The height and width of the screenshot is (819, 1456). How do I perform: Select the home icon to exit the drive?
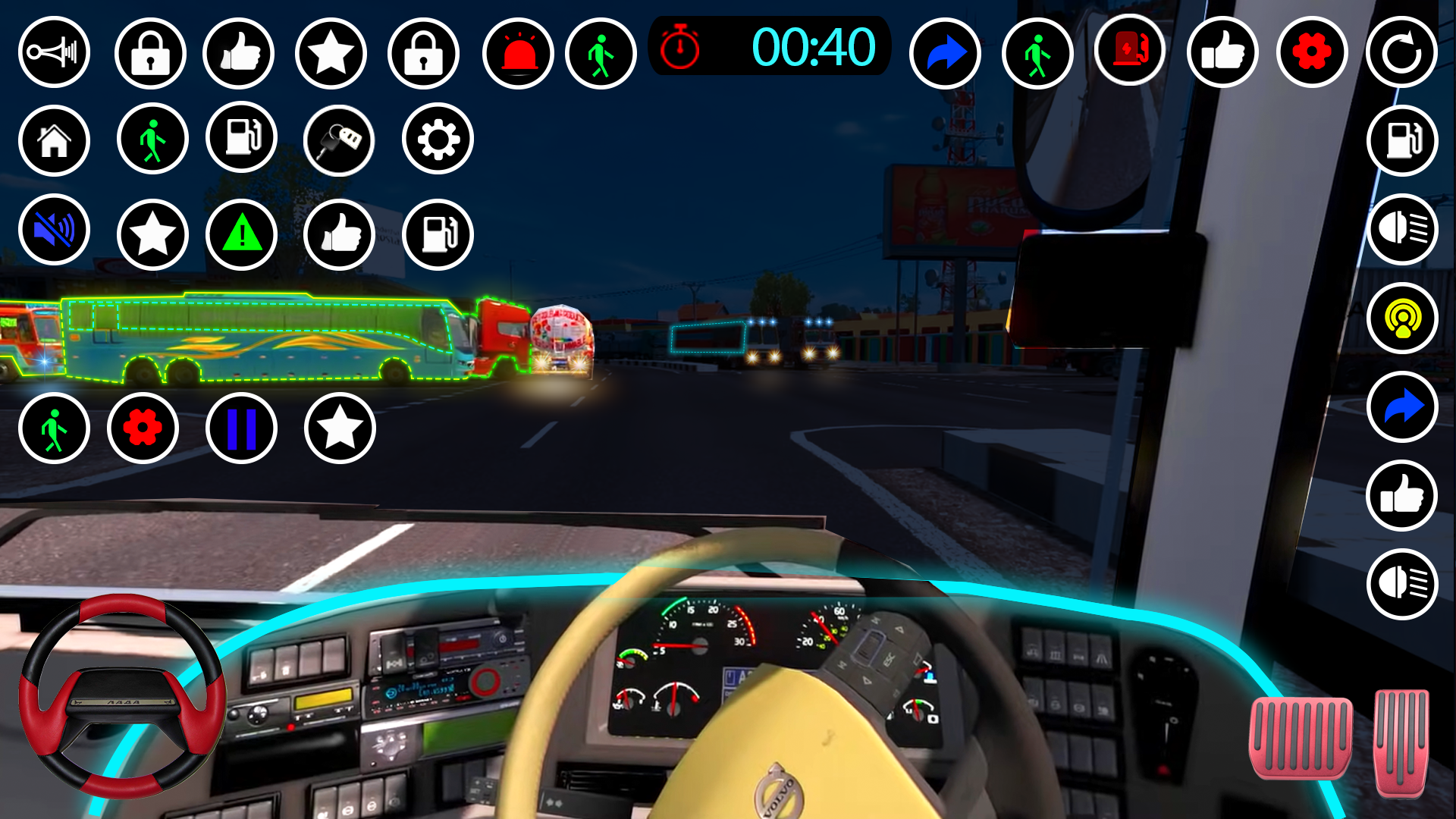pos(54,140)
